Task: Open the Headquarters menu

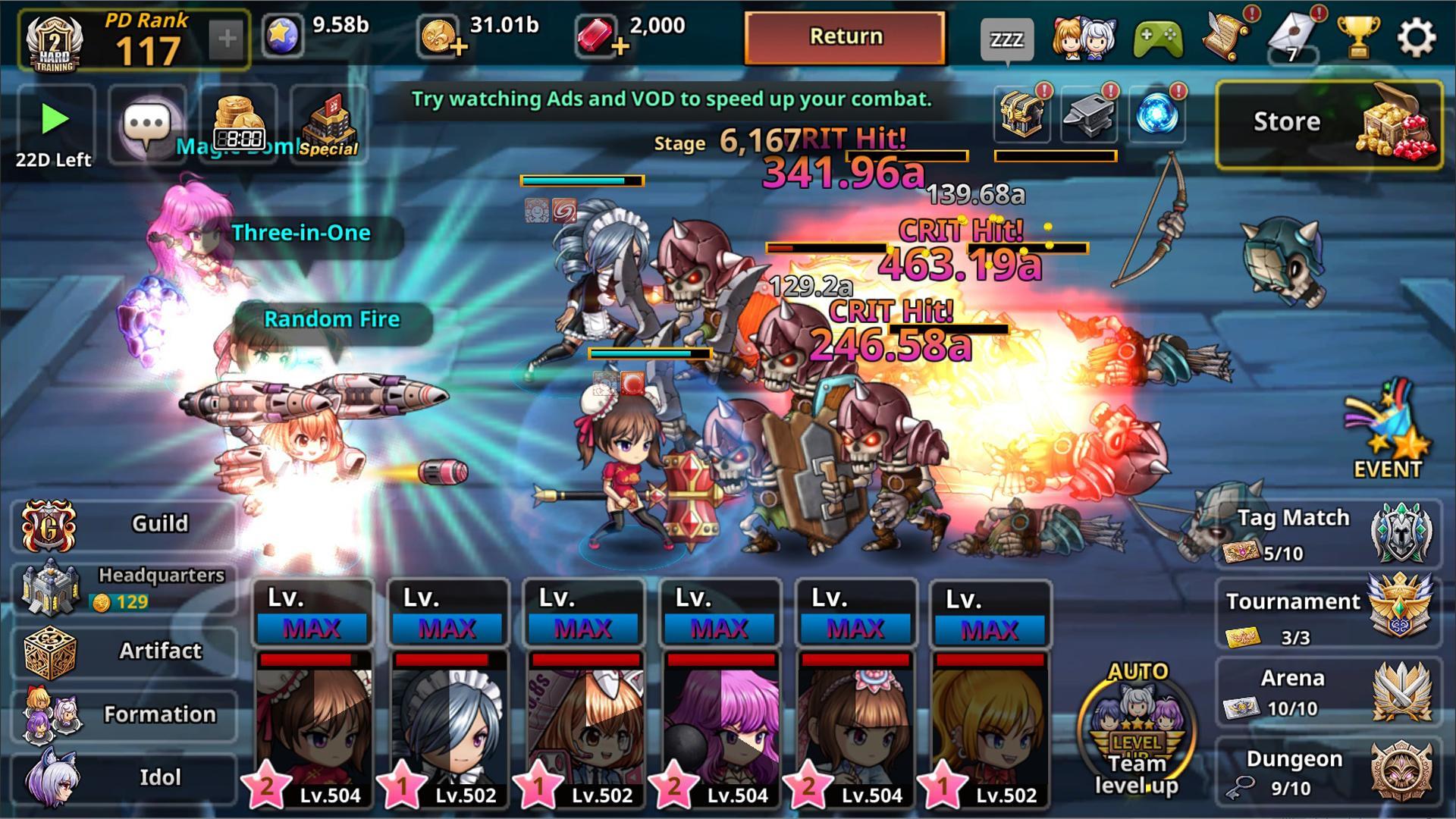Action: click(125, 588)
